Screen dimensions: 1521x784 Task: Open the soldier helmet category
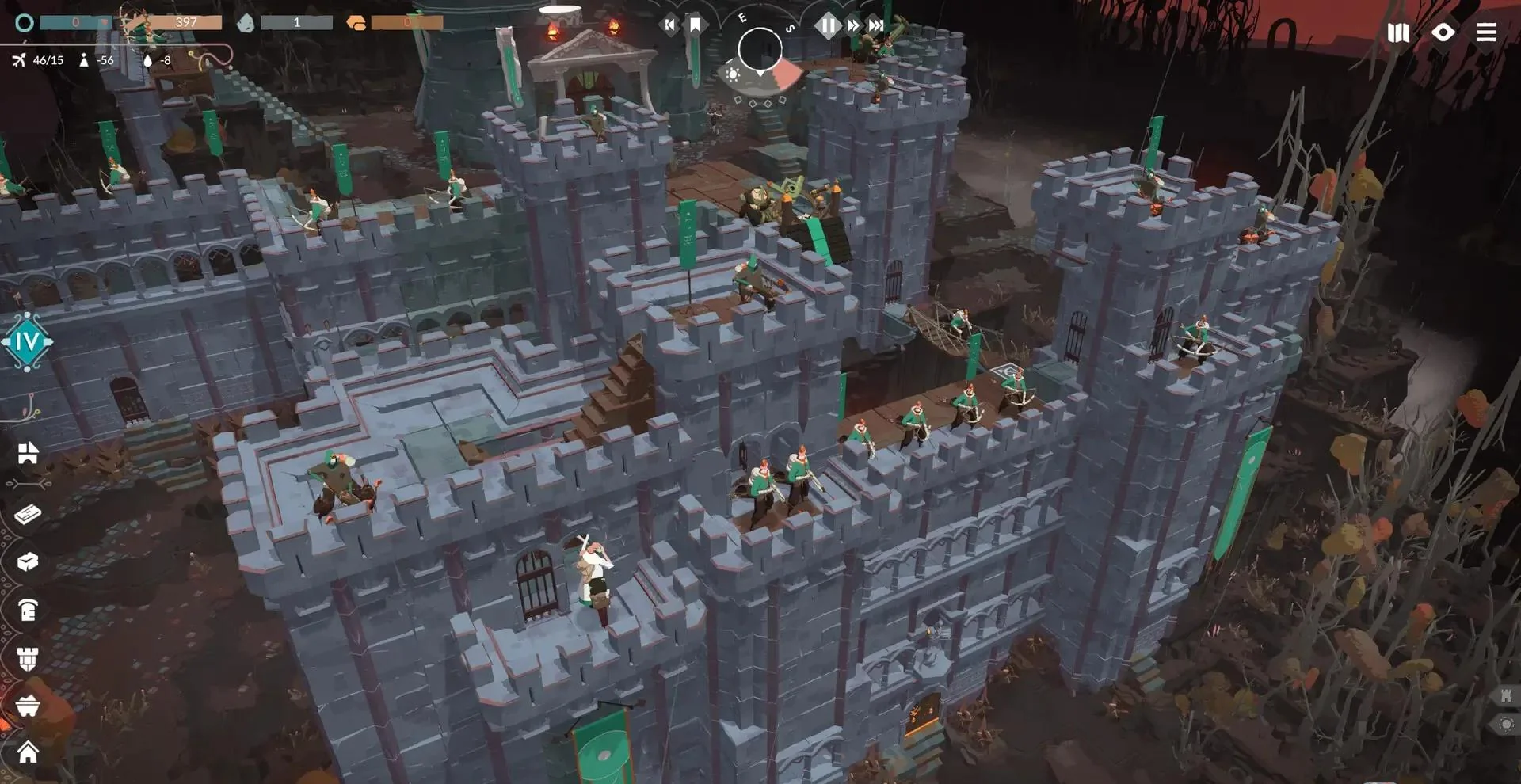pos(28,610)
